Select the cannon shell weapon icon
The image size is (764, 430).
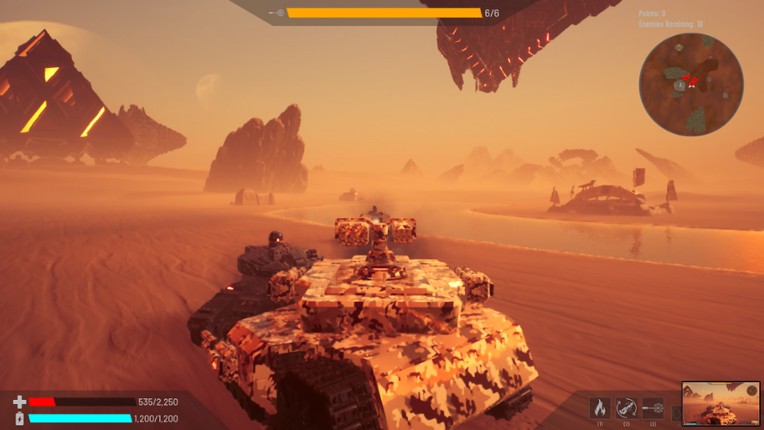tap(653, 407)
